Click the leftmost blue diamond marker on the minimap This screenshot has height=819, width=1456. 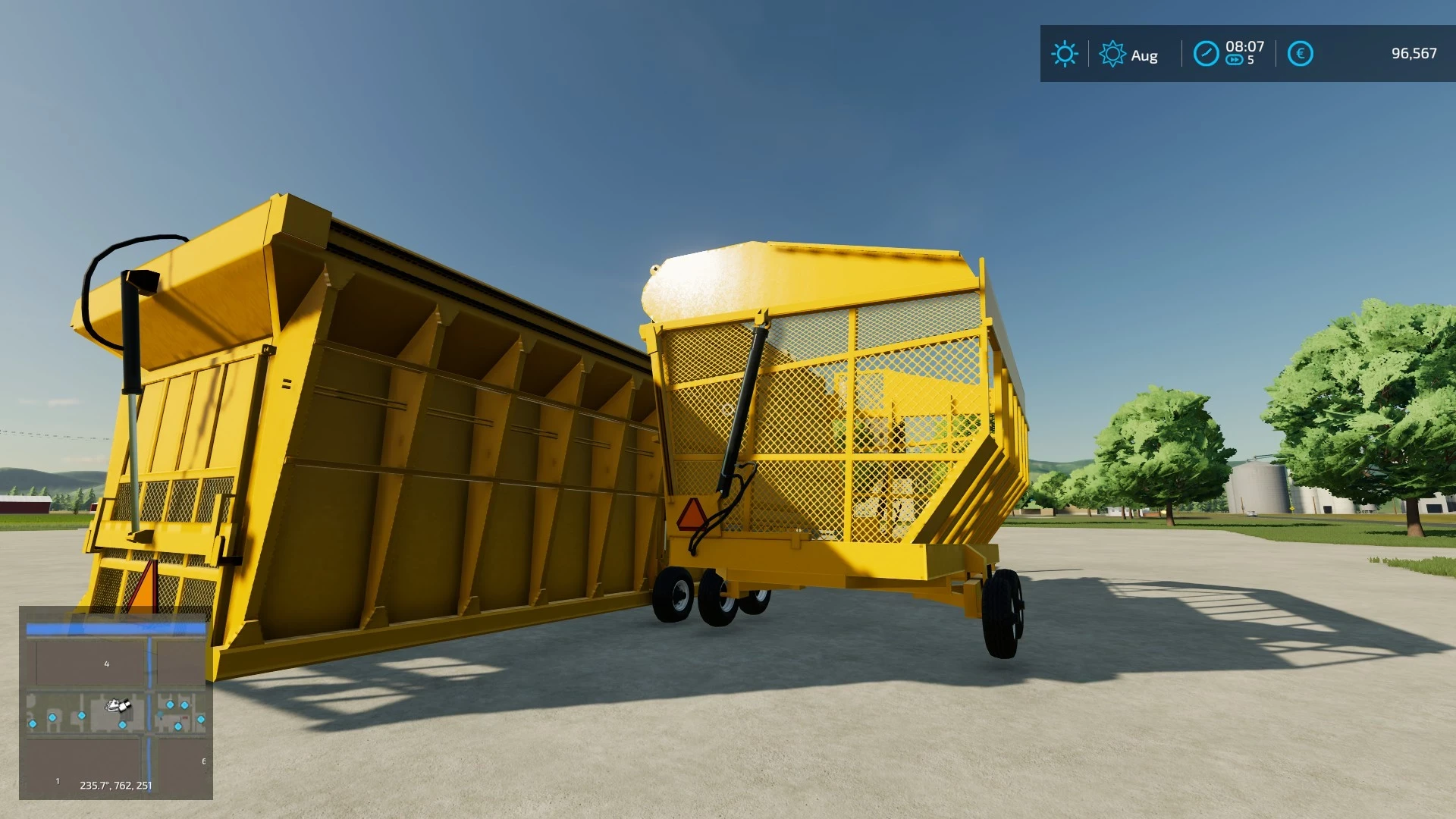33,724
